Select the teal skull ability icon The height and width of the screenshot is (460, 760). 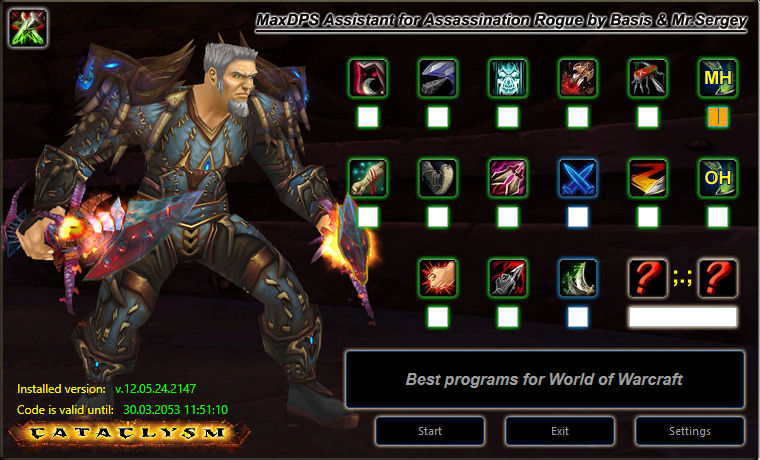pyautogui.click(x=508, y=78)
